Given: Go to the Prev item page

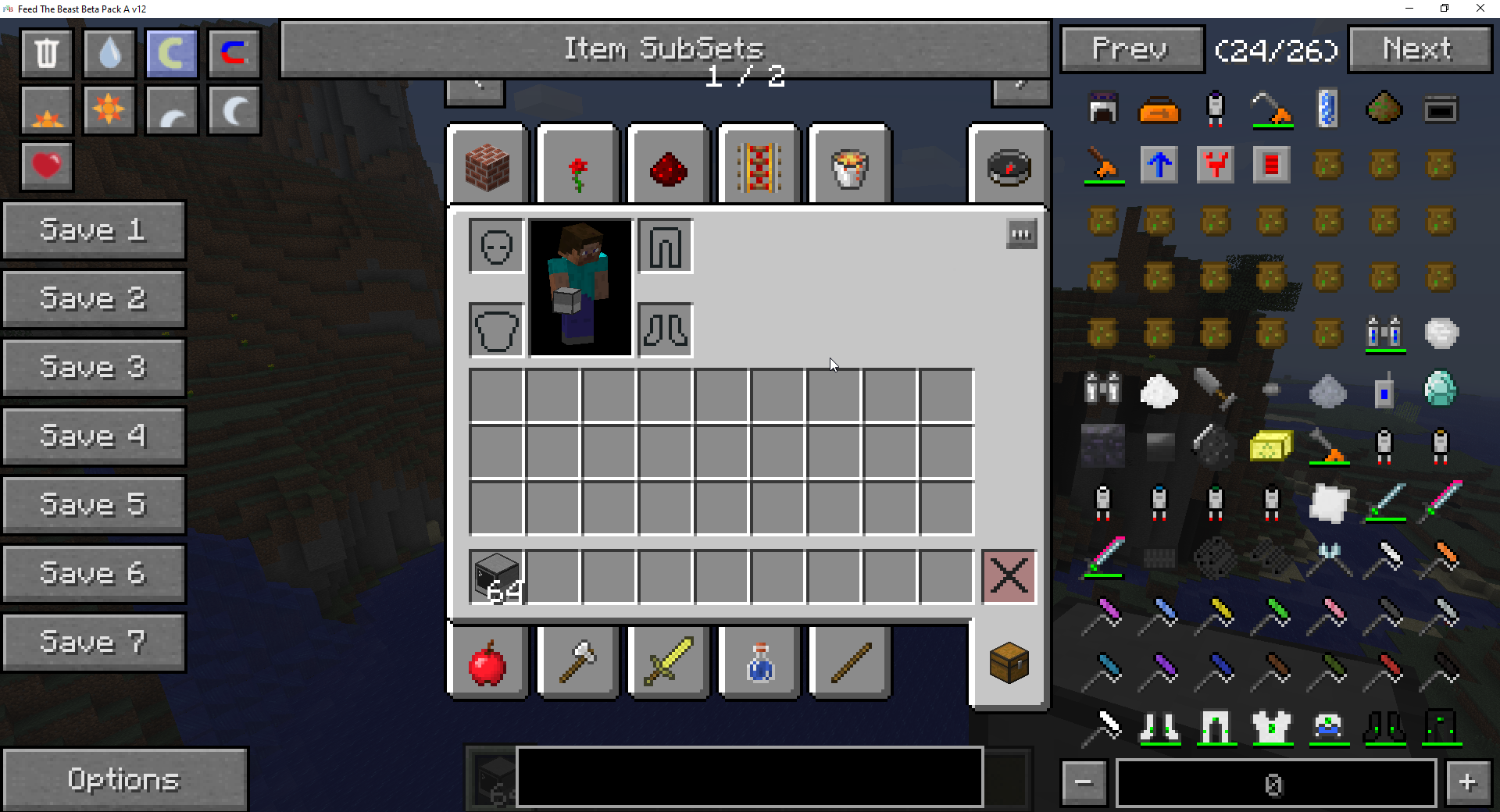Looking at the screenshot, I should point(1131,49).
